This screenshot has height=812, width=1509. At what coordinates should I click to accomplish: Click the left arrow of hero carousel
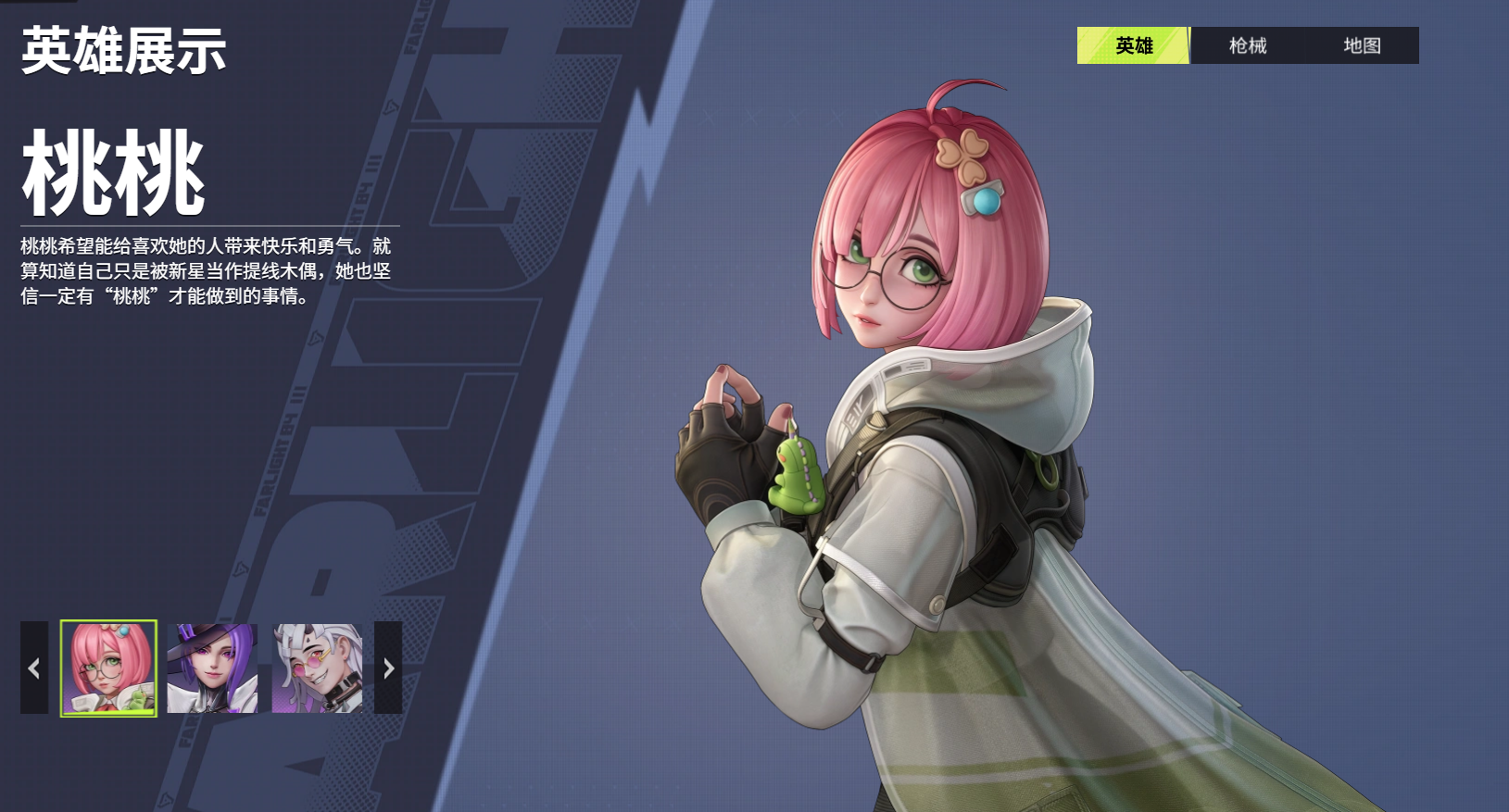tap(34, 668)
